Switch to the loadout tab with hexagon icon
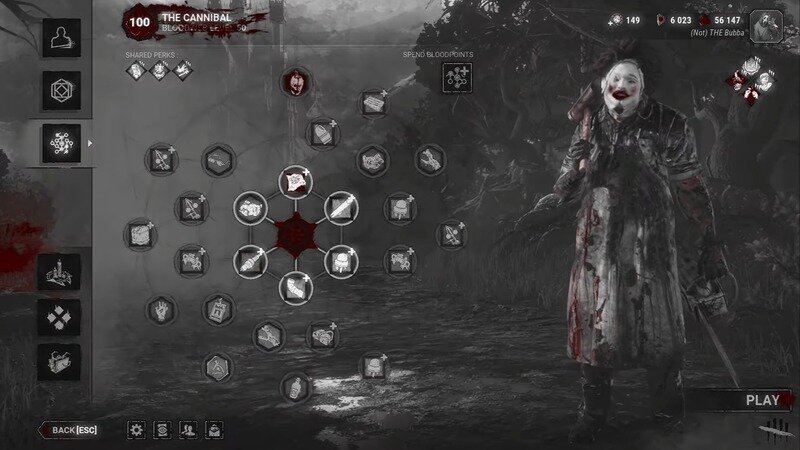The height and width of the screenshot is (450, 800). pyautogui.click(x=59, y=91)
